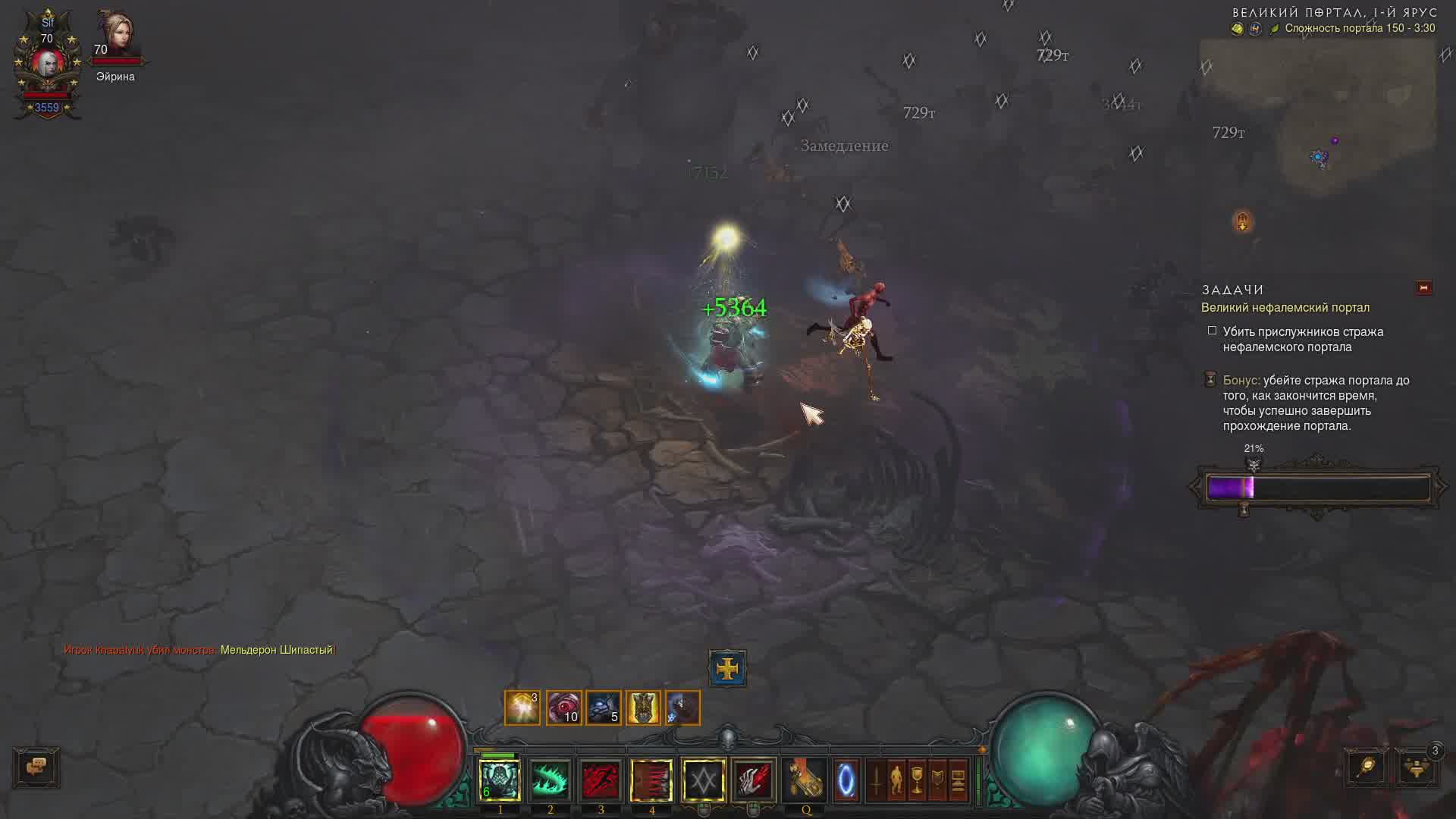Activate the red spikes skill in slot 4
1456x819 pixels.
point(651,780)
